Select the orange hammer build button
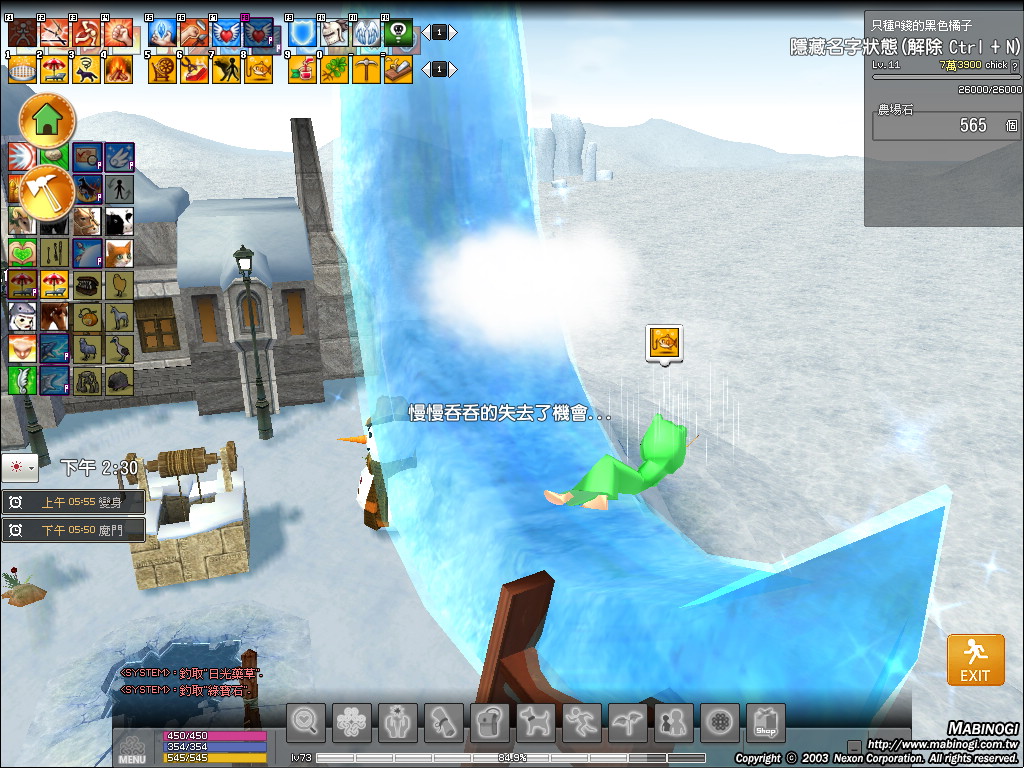Image resolution: width=1024 pixels, height=768 pixels. tap(45, 190)
